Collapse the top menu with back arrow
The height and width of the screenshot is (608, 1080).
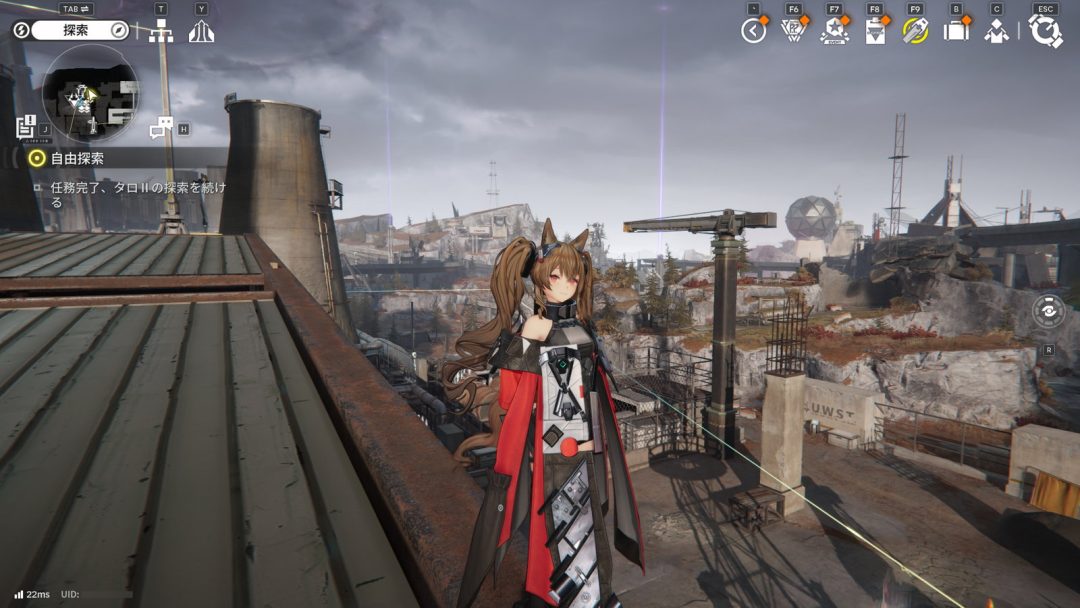[753, 30]
